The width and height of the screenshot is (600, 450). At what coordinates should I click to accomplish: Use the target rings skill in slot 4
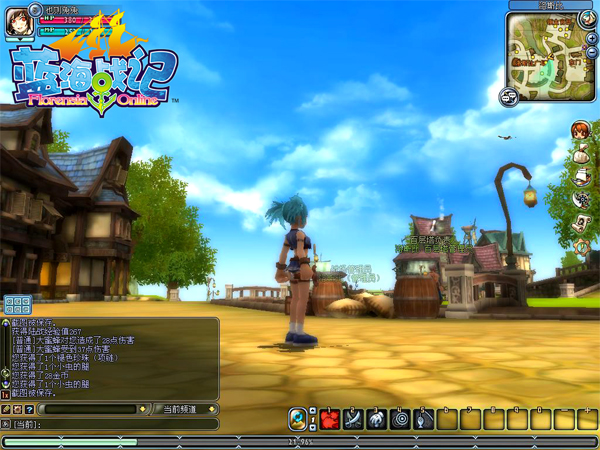(399, 420)
